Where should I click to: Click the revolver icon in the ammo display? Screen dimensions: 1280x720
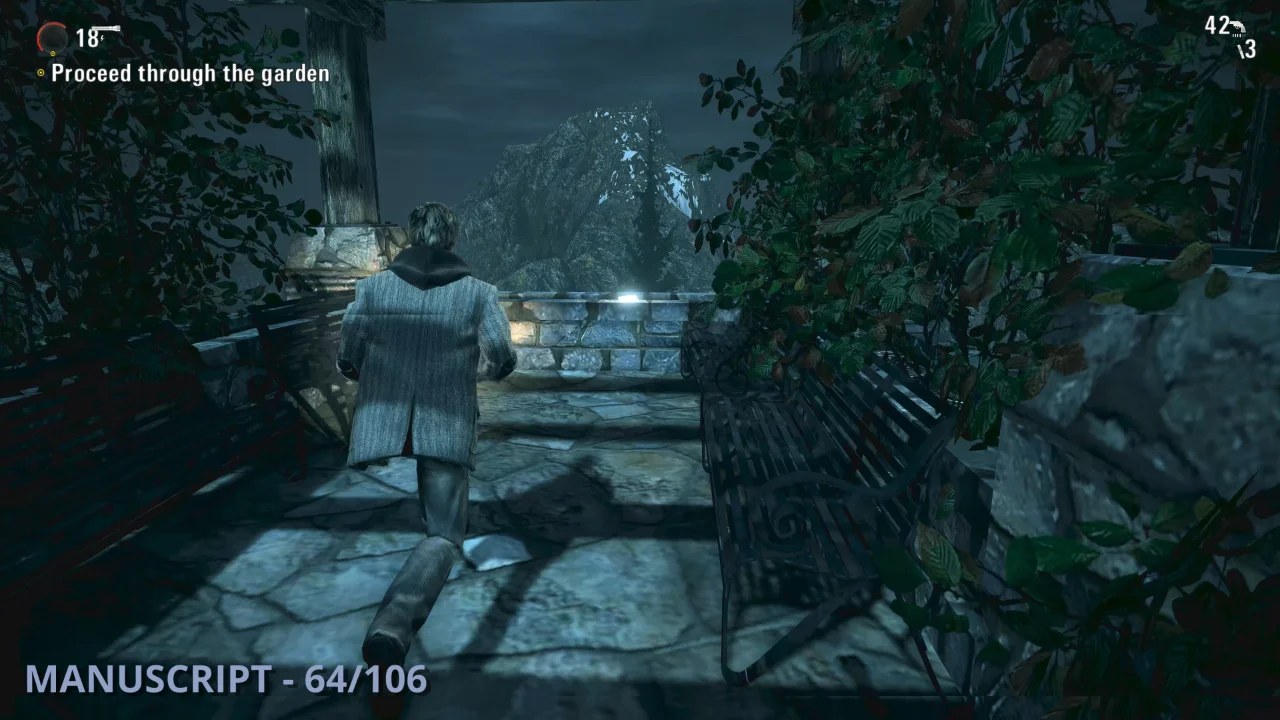(x=1238, y=27)
